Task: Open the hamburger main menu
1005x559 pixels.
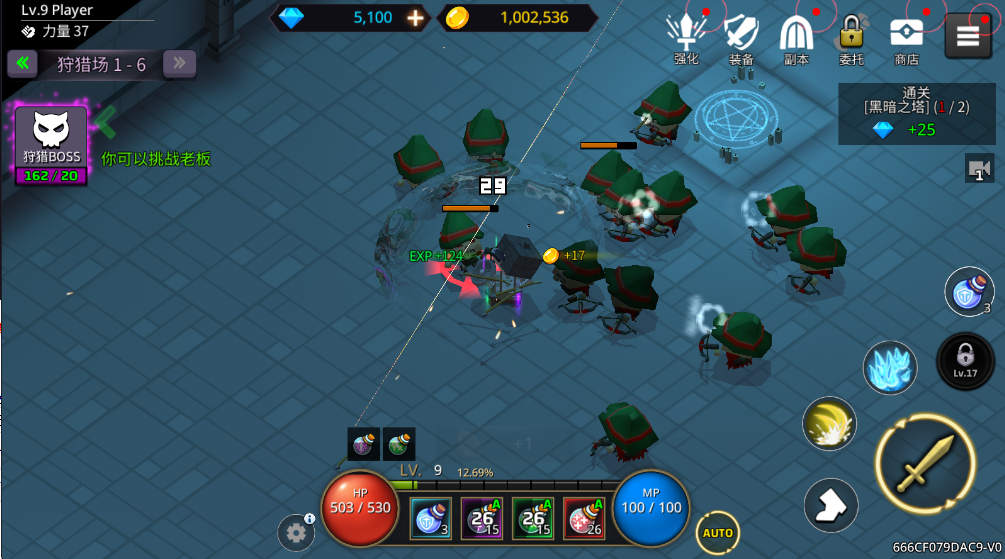Action: click(x=967, y=36)
